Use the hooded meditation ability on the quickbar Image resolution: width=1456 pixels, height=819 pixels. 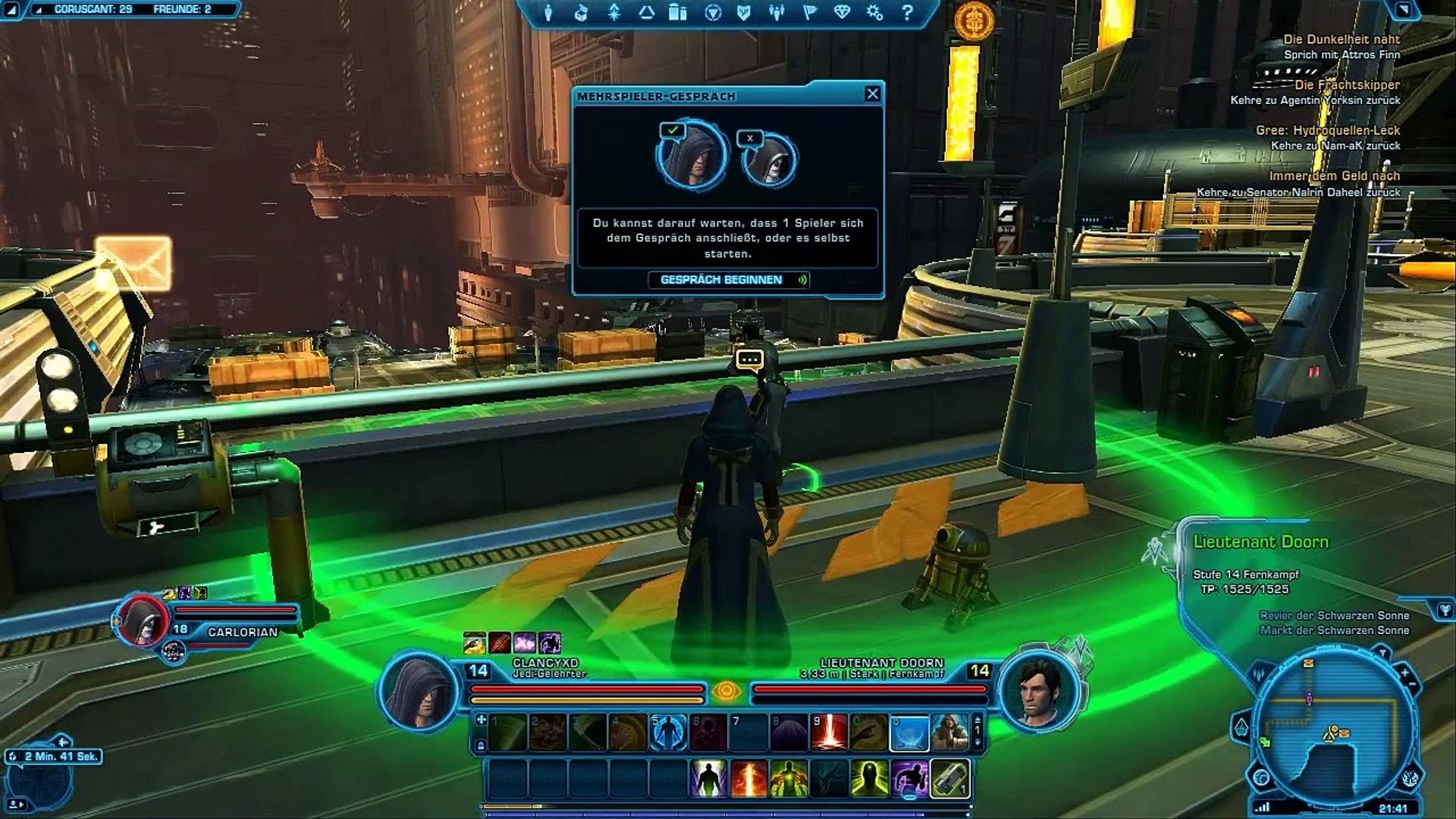pos(949,733)
